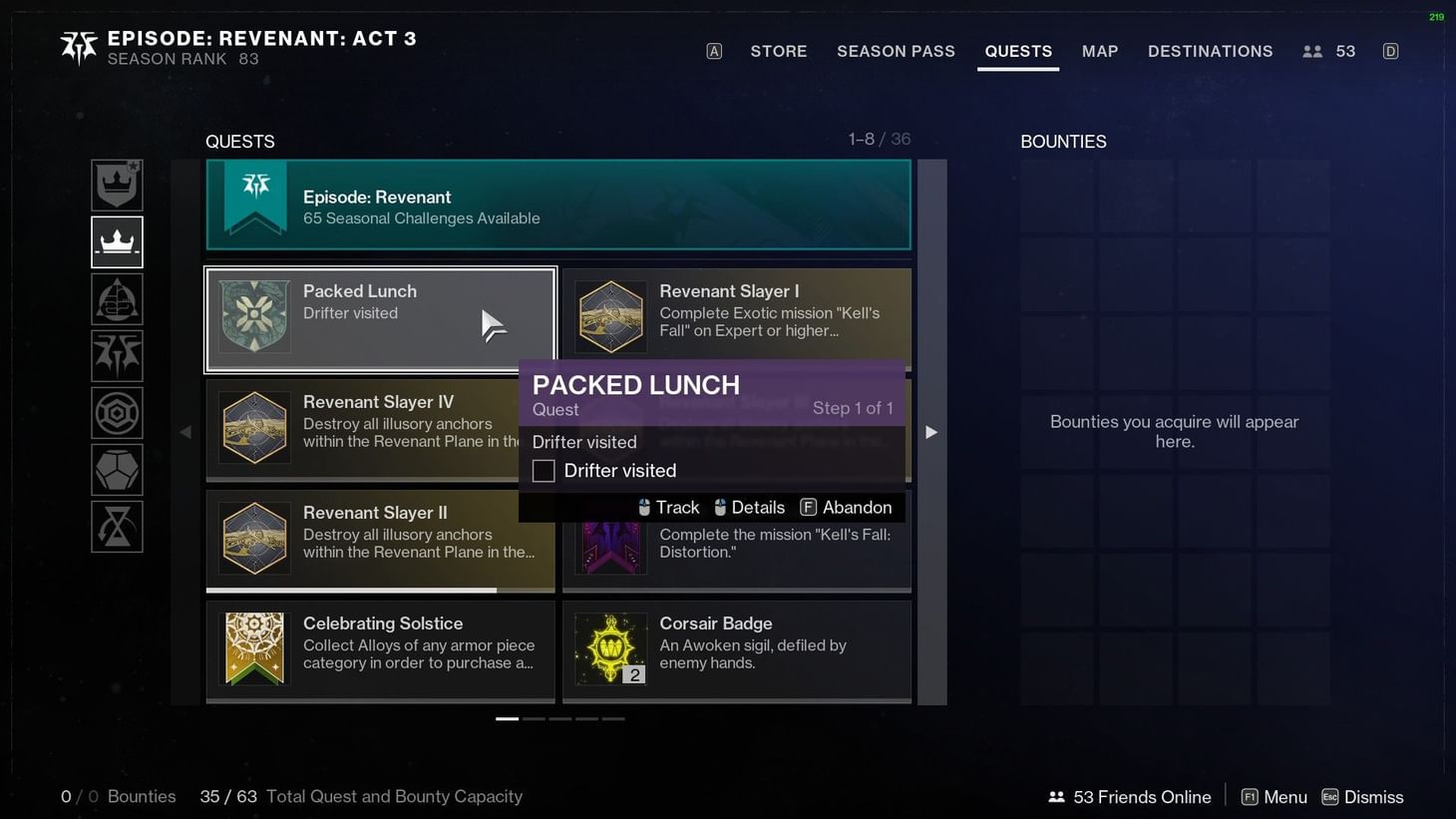Click the dodecahedron quest filter icon
This screenshot has height=819, width=1456.
click(117, 469)
